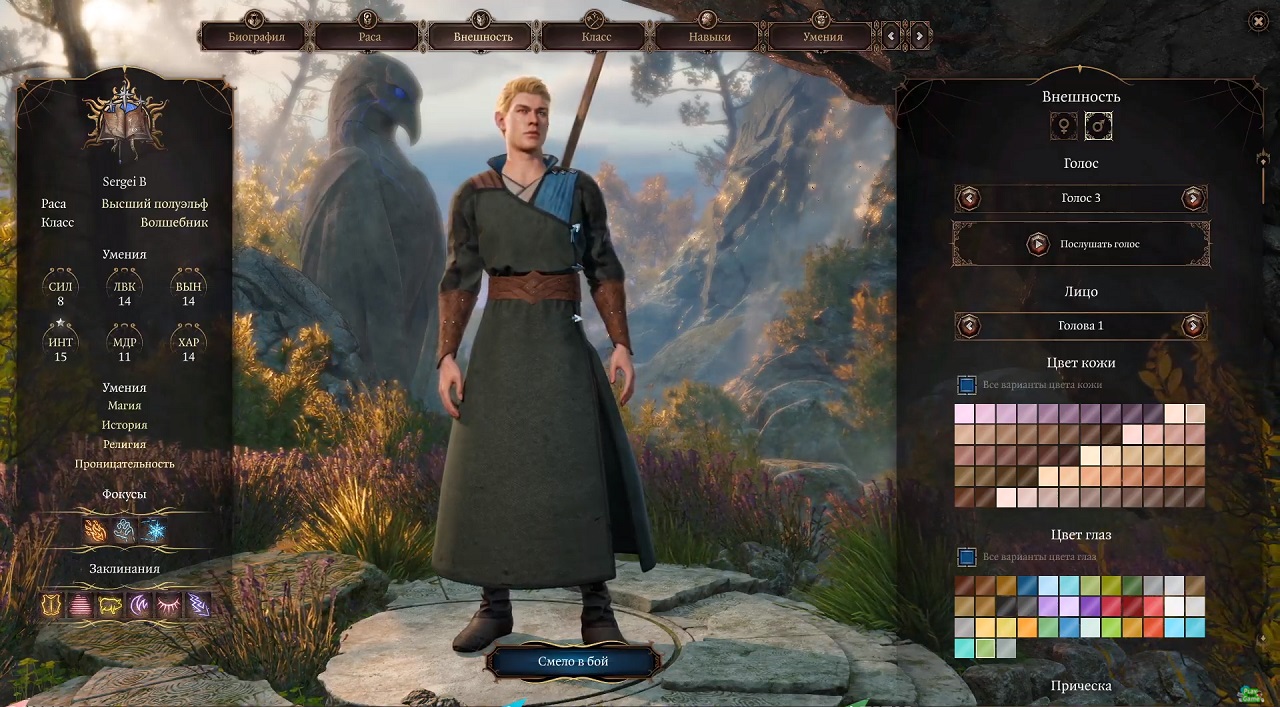Click the ИНТ ability score
The width and height of the screenshot is (1280, 707).
click(x=61, y=343)
